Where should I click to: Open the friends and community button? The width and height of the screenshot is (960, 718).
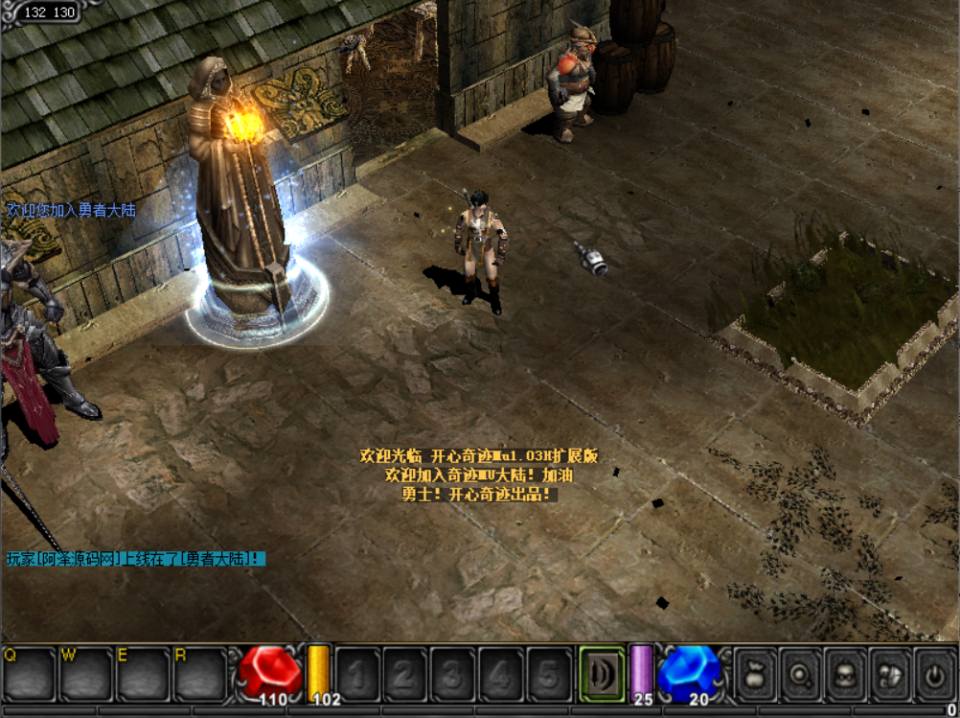click(x=889, y=674)
